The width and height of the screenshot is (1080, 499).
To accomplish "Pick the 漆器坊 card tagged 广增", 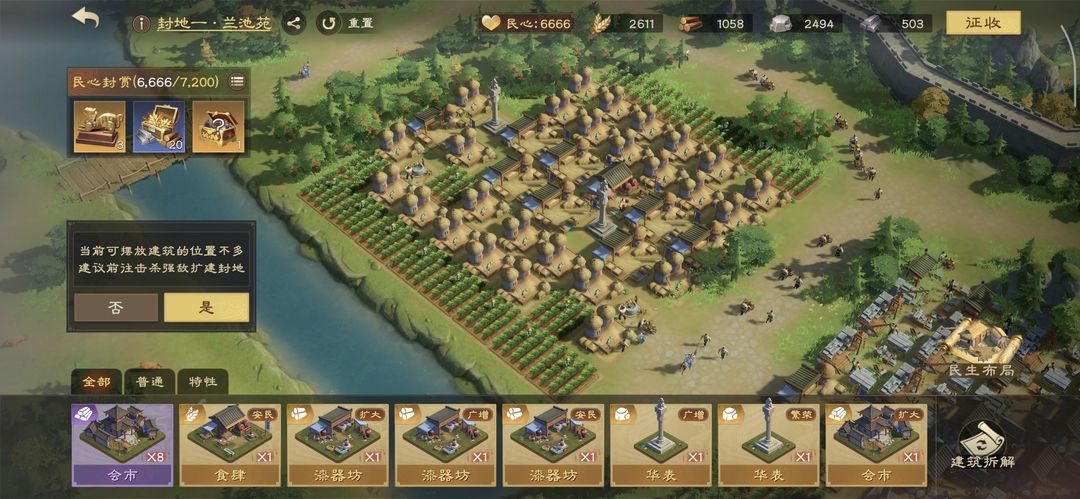I will (444, 444).
